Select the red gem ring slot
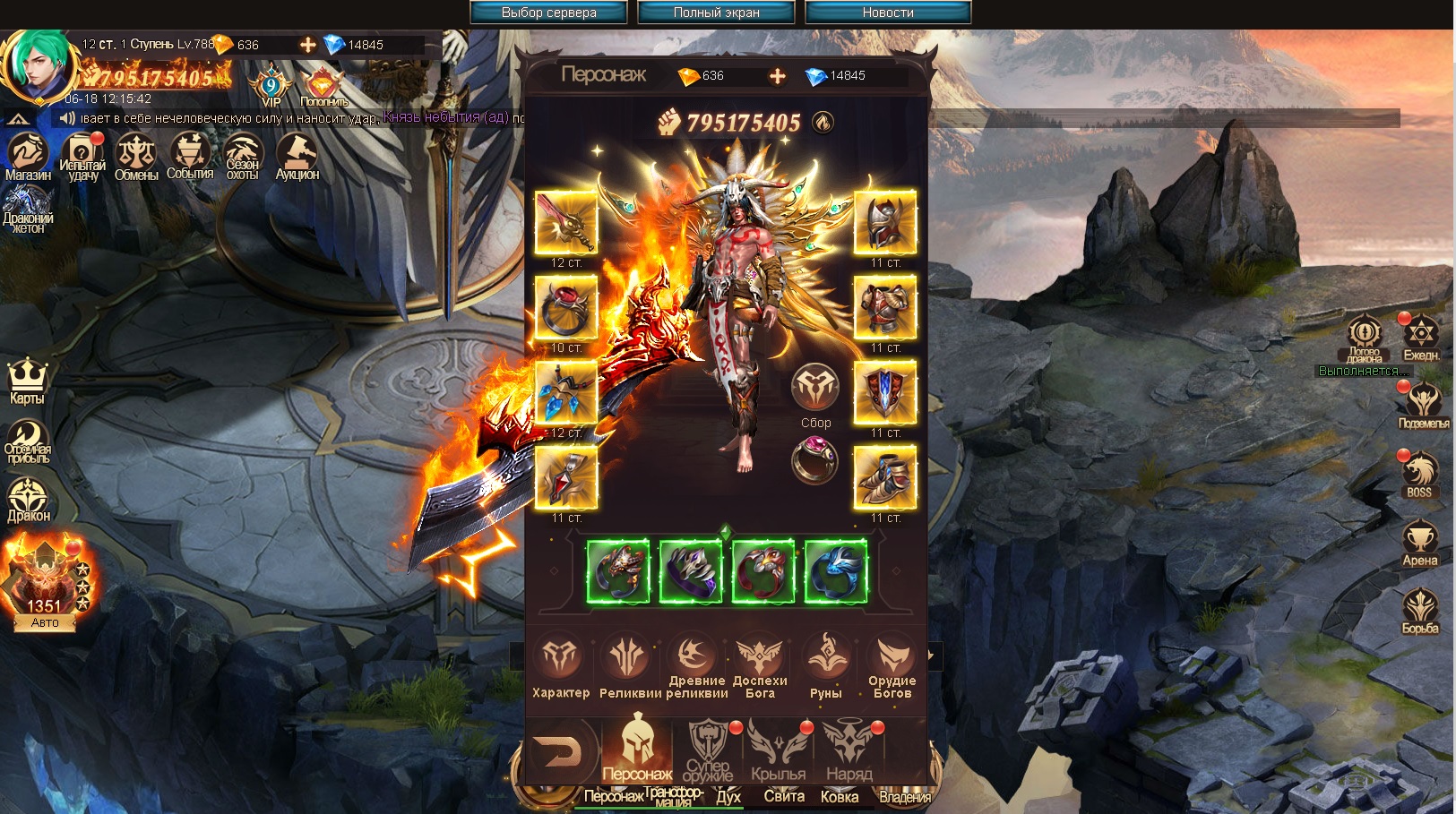This screenshot has width=1456, height=814. [565, 307]
